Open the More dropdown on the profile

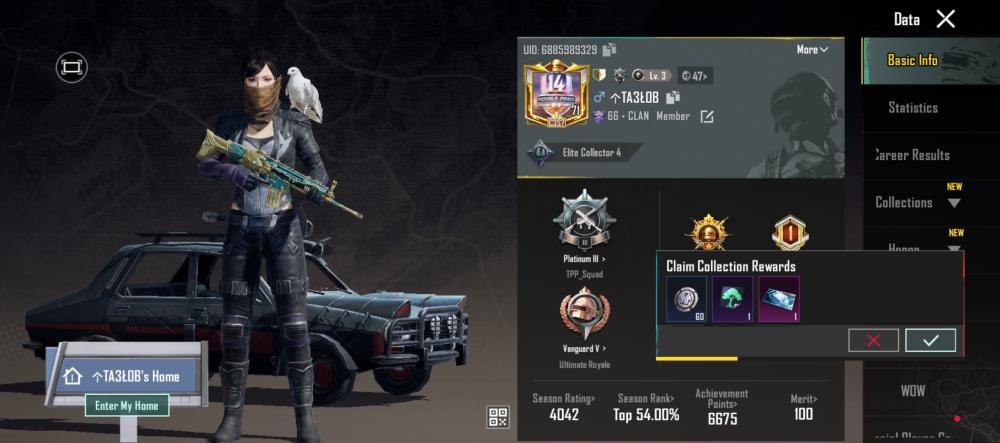pos(811,50)
